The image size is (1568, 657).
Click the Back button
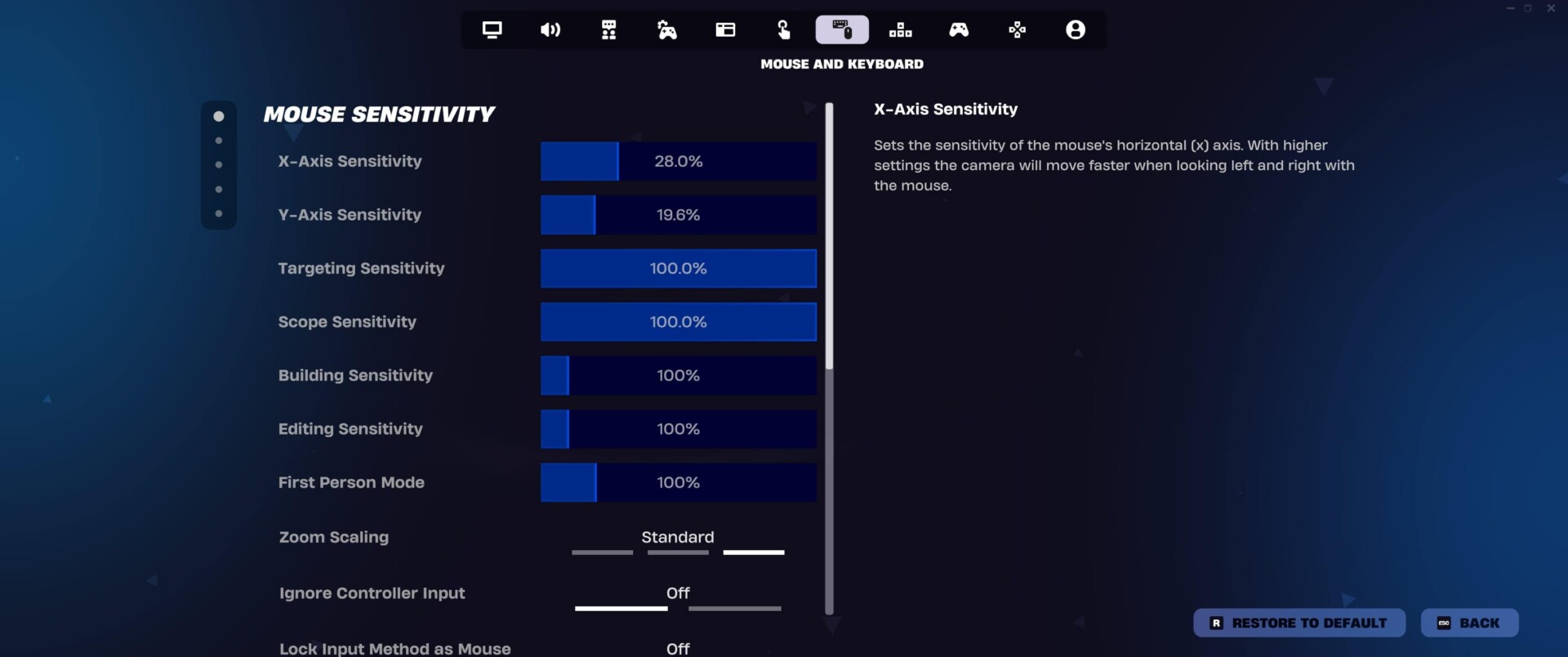tap(1468, 622)
